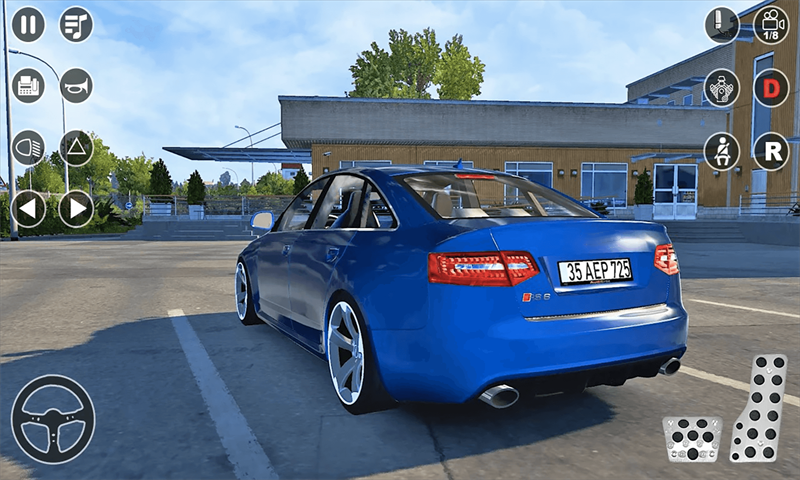Shift into Reverse with the R button
800x480 pixels.
771,151
